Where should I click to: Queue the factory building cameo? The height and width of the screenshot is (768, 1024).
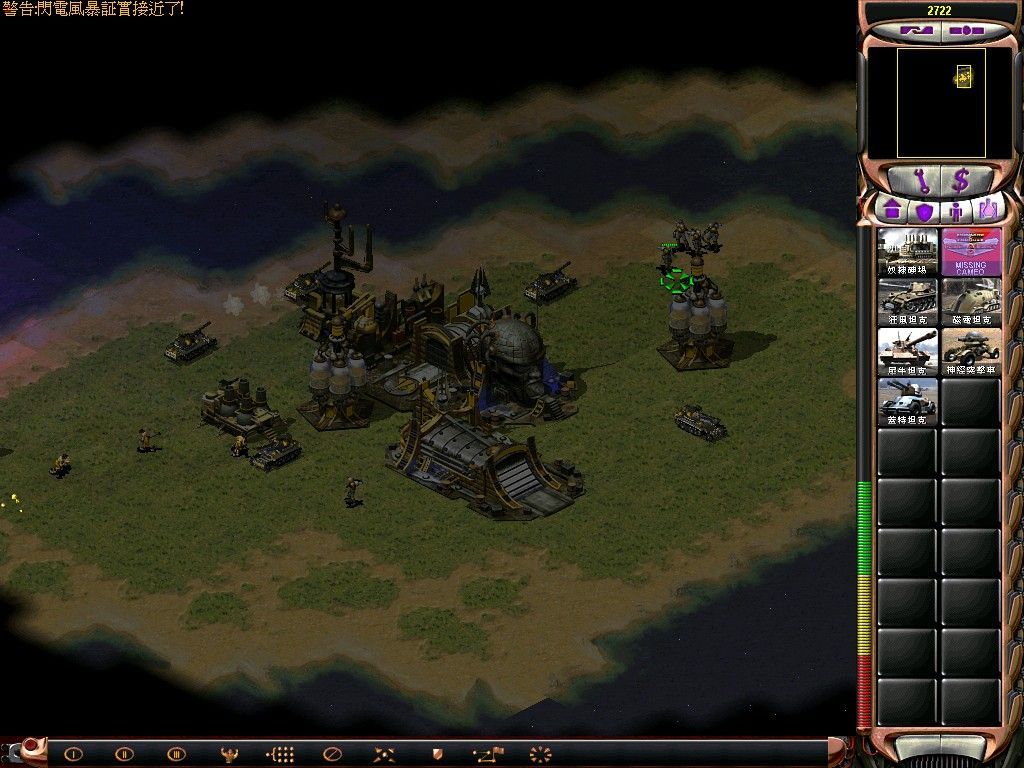click(x=908, y=252)
